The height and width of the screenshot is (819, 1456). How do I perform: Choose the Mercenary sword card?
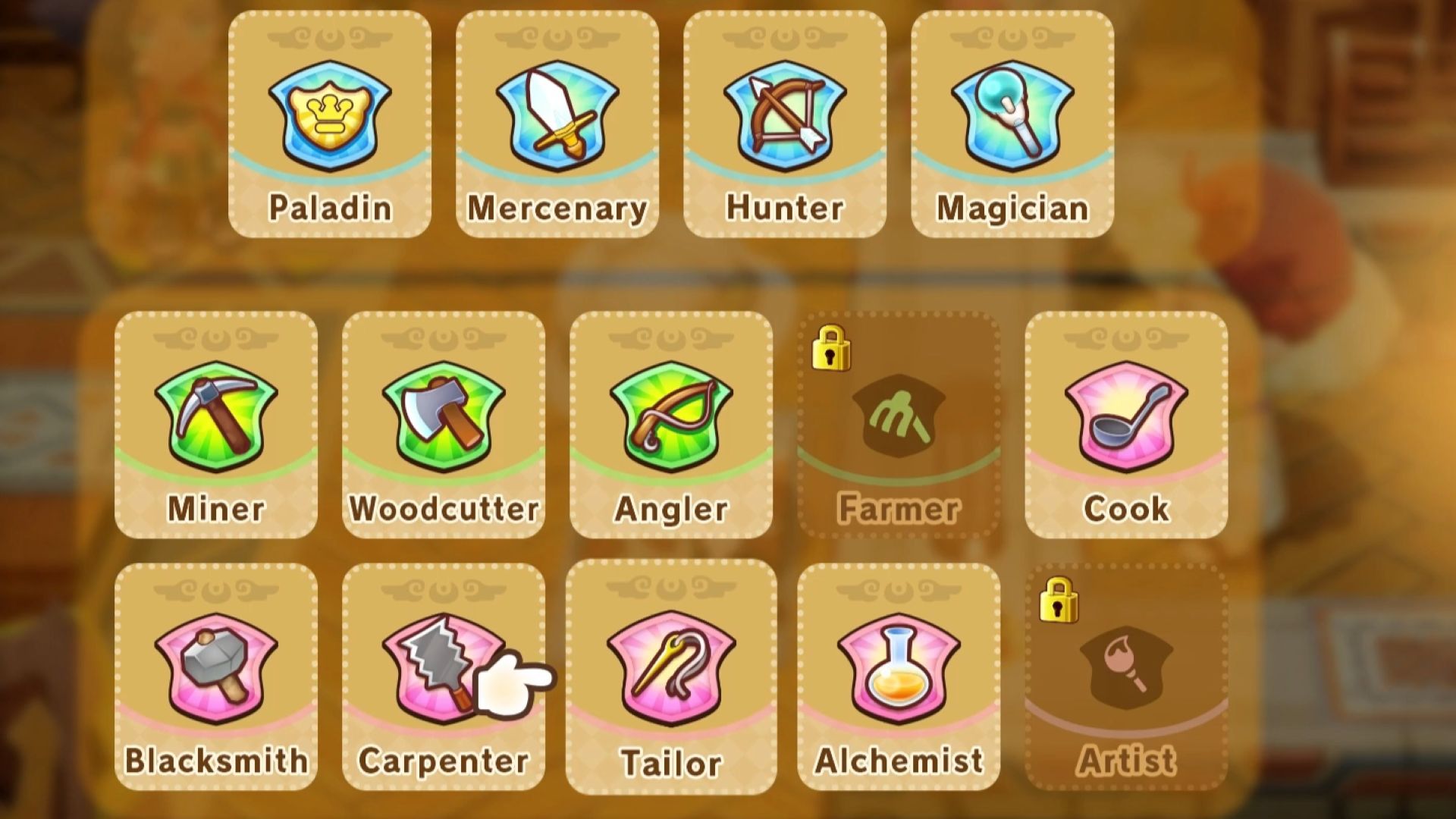coord(557,124)
